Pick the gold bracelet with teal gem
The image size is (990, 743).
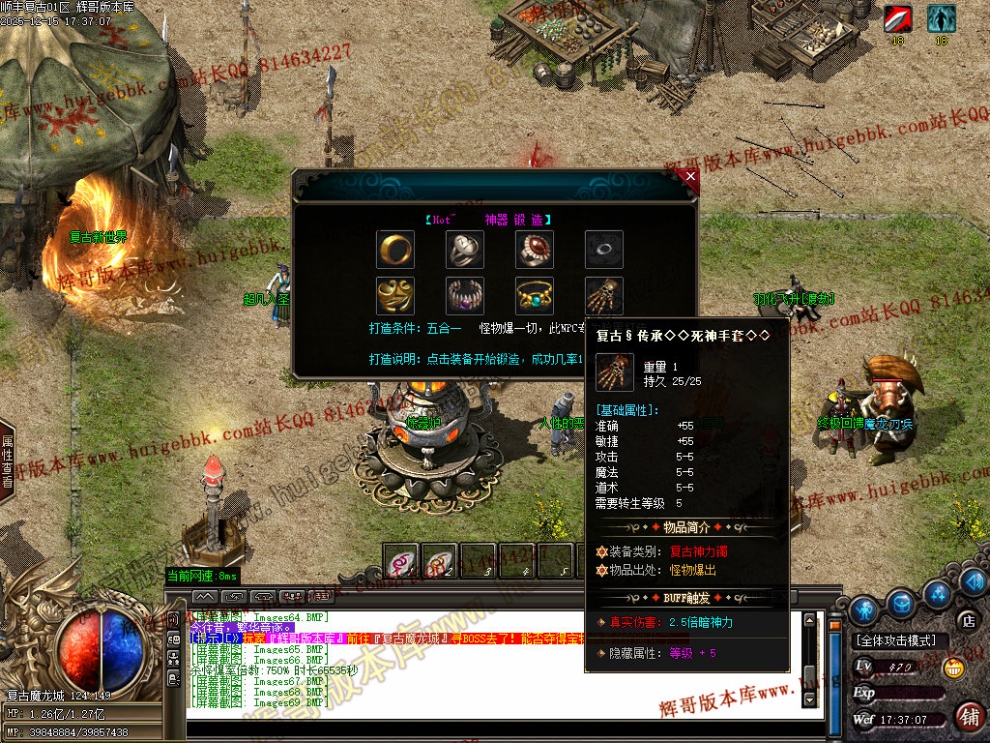coord(535,296)
